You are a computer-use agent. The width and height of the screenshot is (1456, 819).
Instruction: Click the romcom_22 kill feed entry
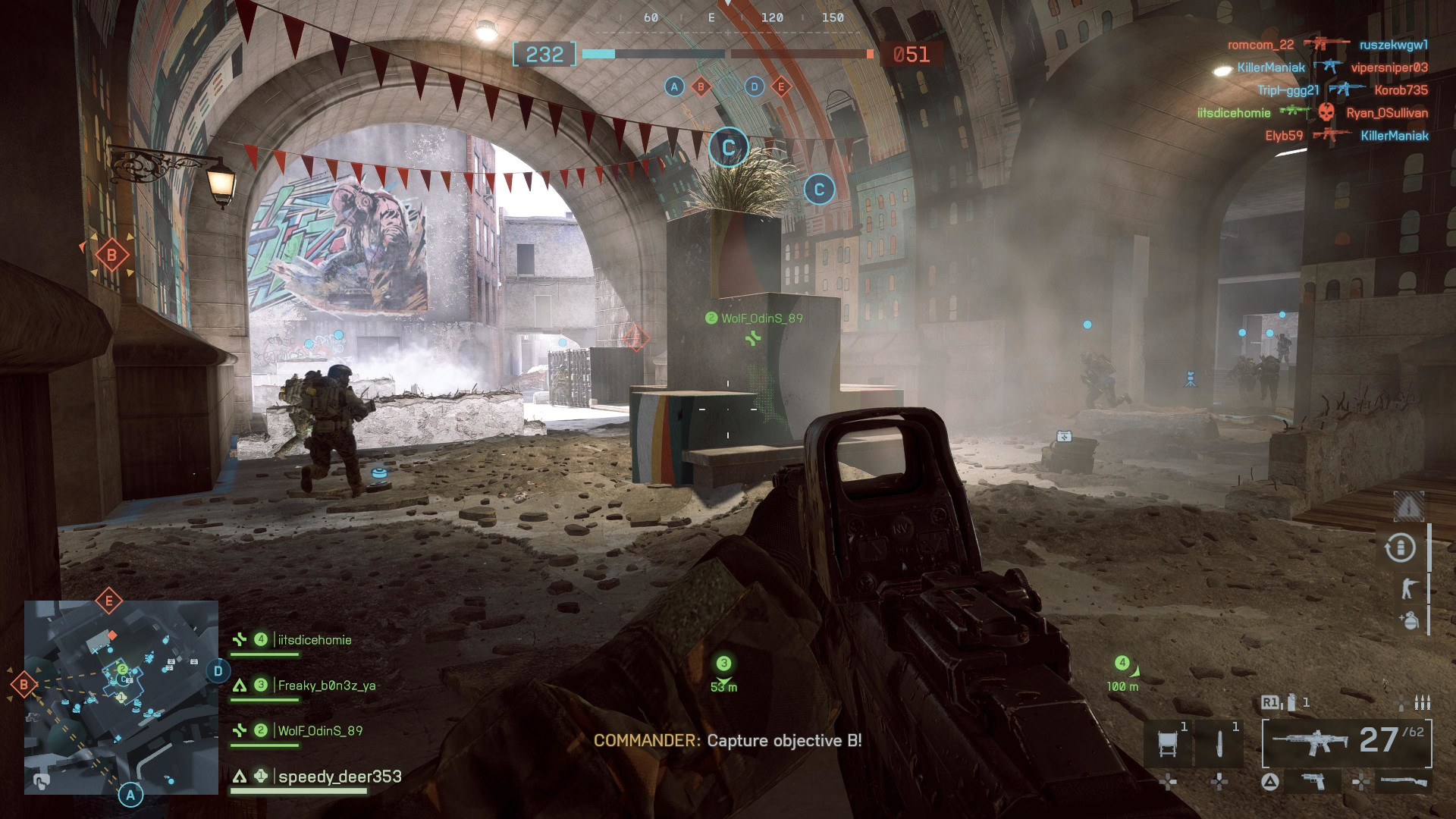pos(1260,45)
